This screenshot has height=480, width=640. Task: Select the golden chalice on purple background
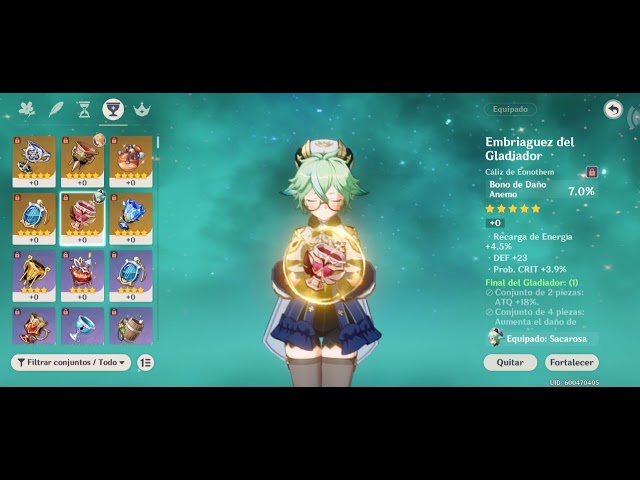click(x=34, y=274)
